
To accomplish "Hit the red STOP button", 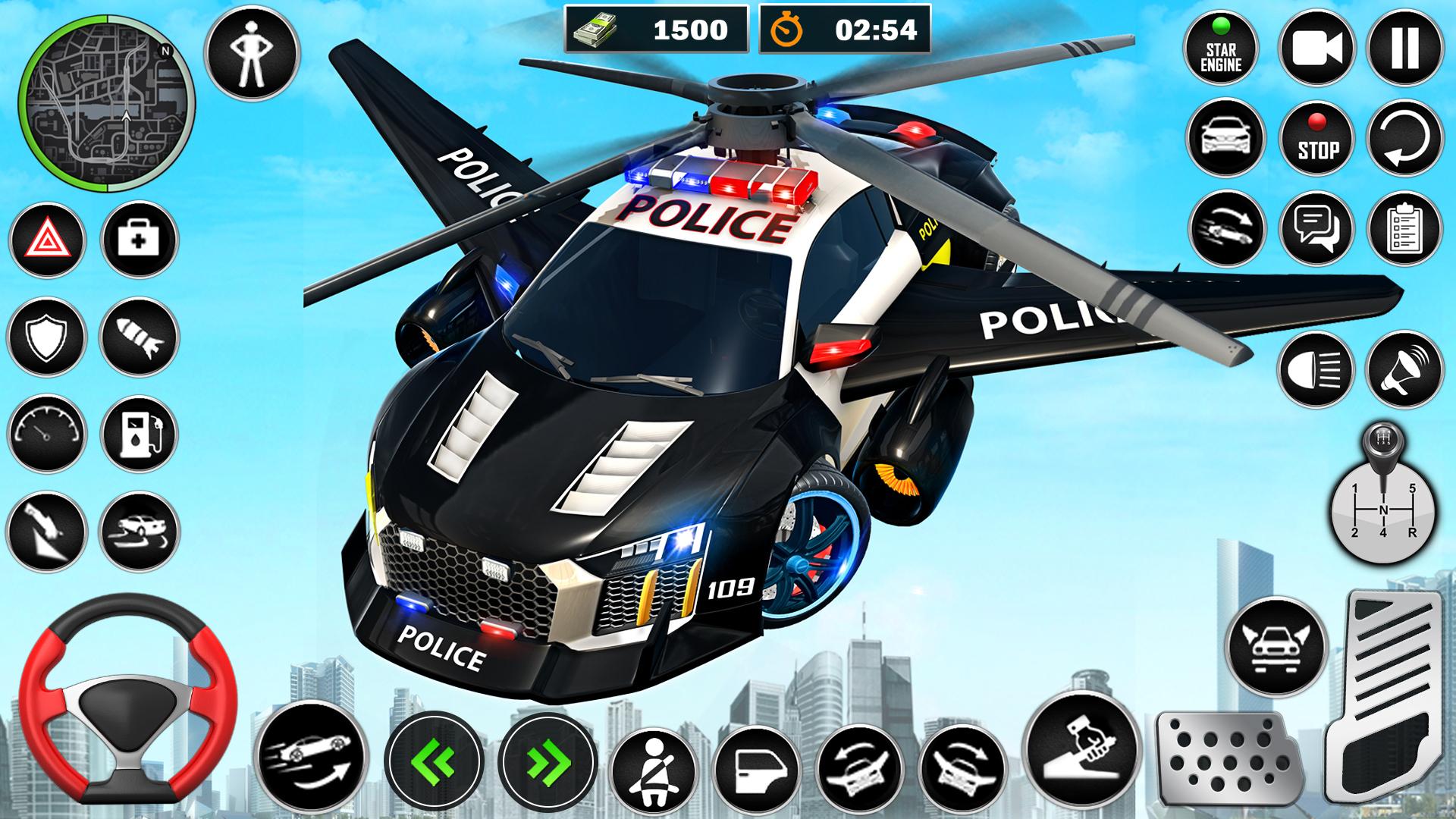I will point(1317,140).
